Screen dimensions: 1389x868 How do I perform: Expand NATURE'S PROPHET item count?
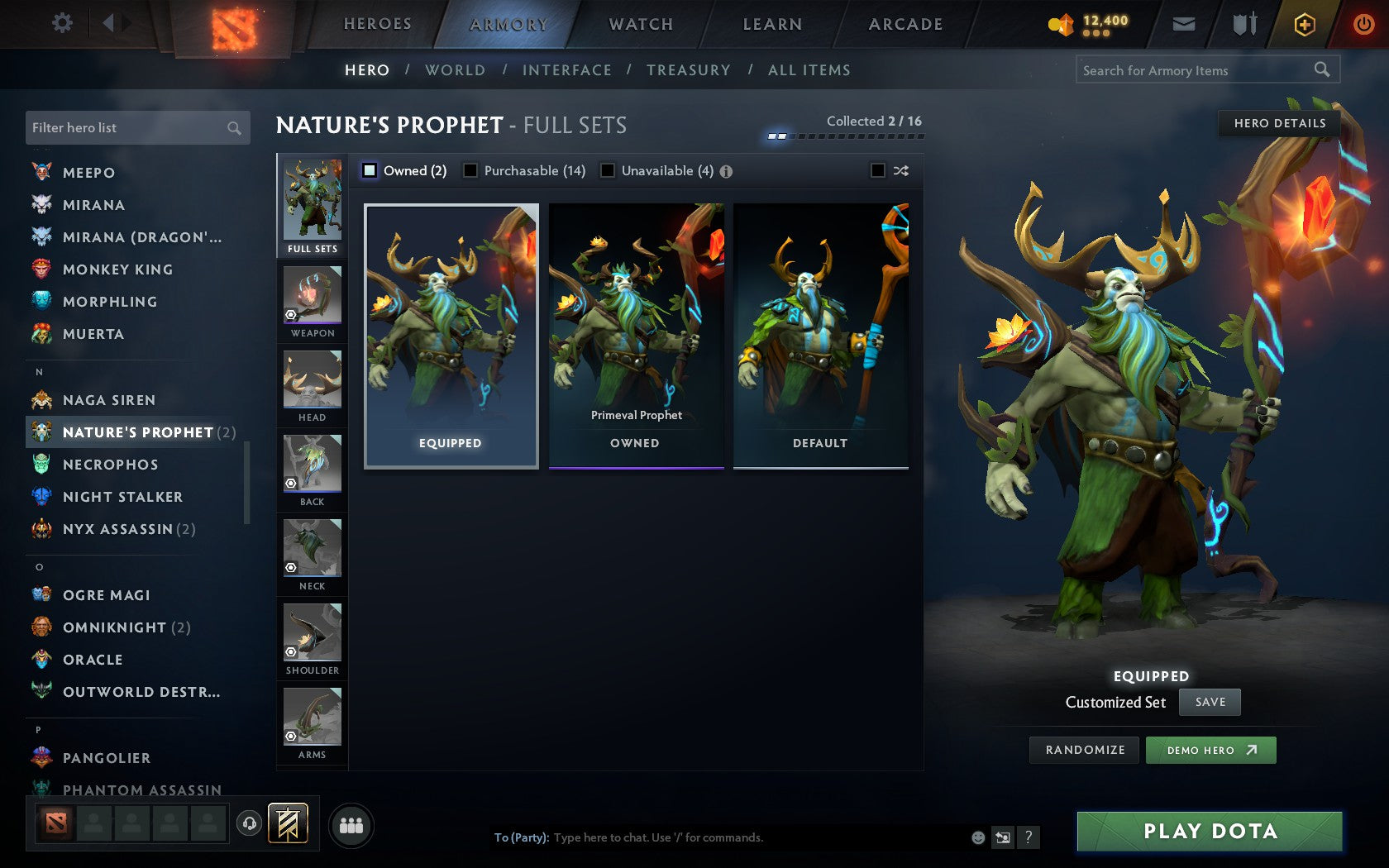click(227, 432)
